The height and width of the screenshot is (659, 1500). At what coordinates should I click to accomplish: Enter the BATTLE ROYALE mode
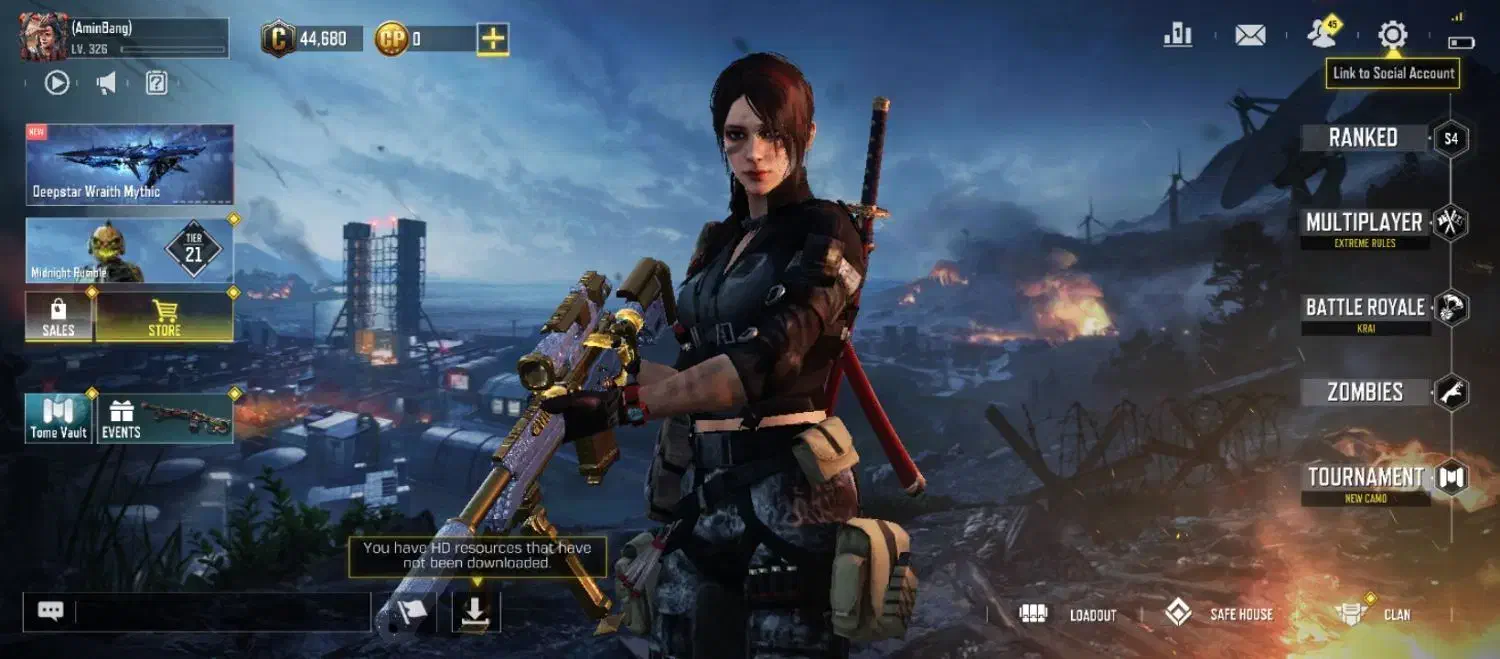(x=1365, y=308)
